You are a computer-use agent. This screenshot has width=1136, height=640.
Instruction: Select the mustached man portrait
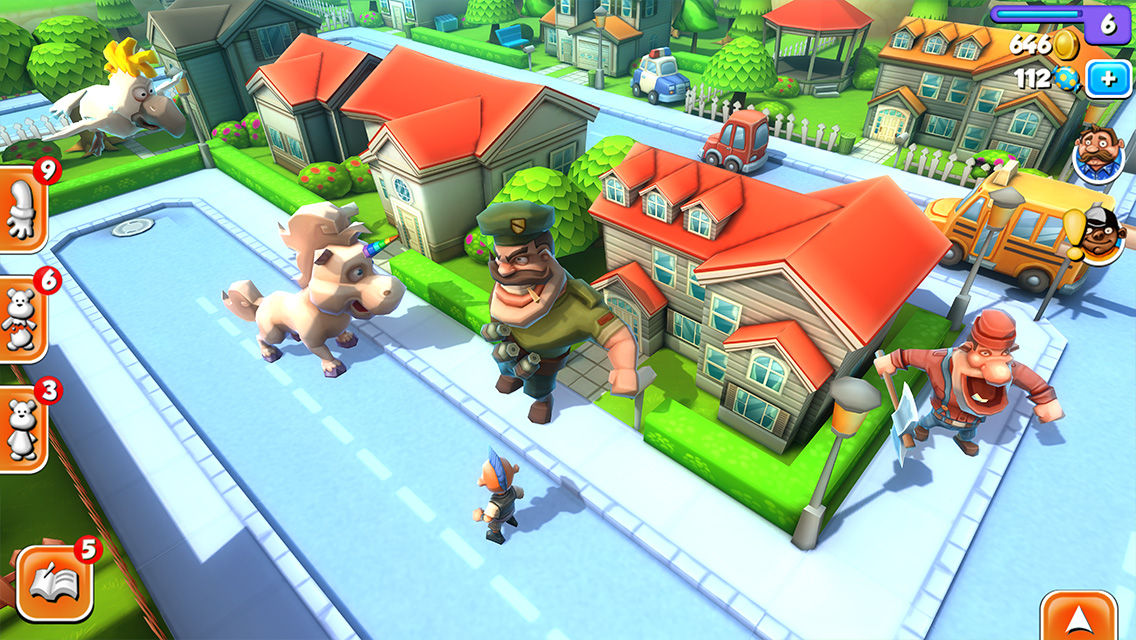point(1098,156)
